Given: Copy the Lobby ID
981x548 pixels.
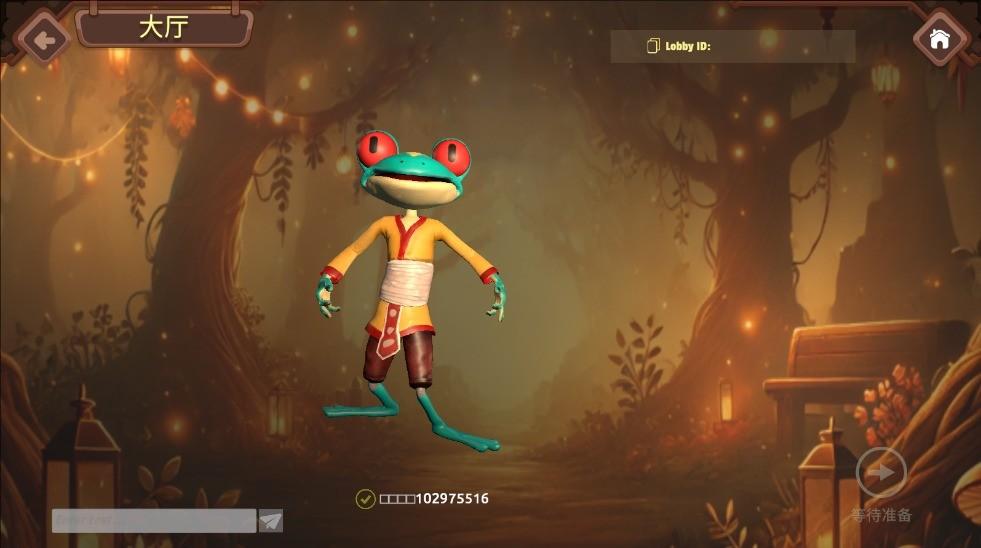Looking at the screenshot, I should click(x=654, y=46).
